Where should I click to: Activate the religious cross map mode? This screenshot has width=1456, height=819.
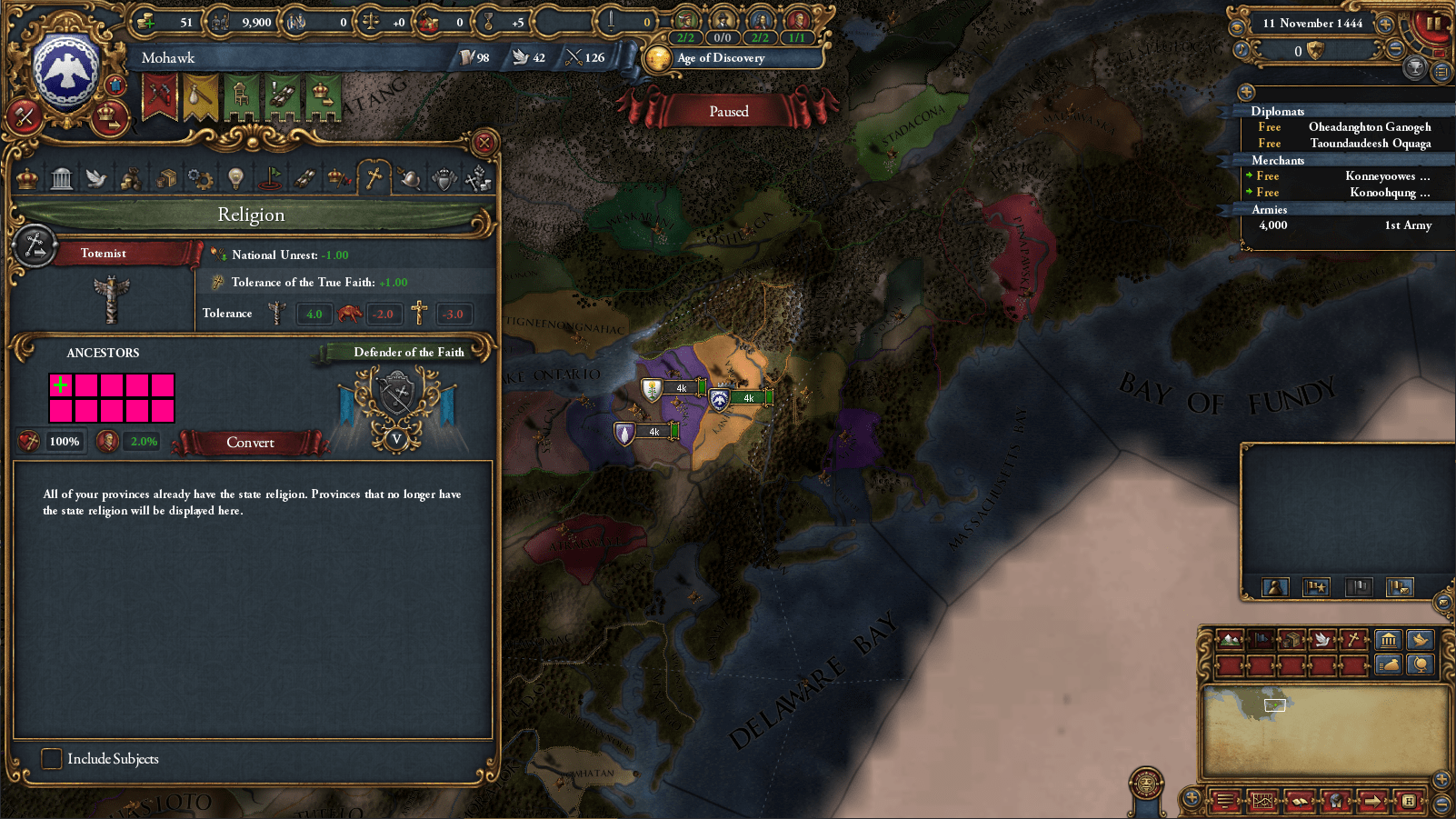[1353, 640]
